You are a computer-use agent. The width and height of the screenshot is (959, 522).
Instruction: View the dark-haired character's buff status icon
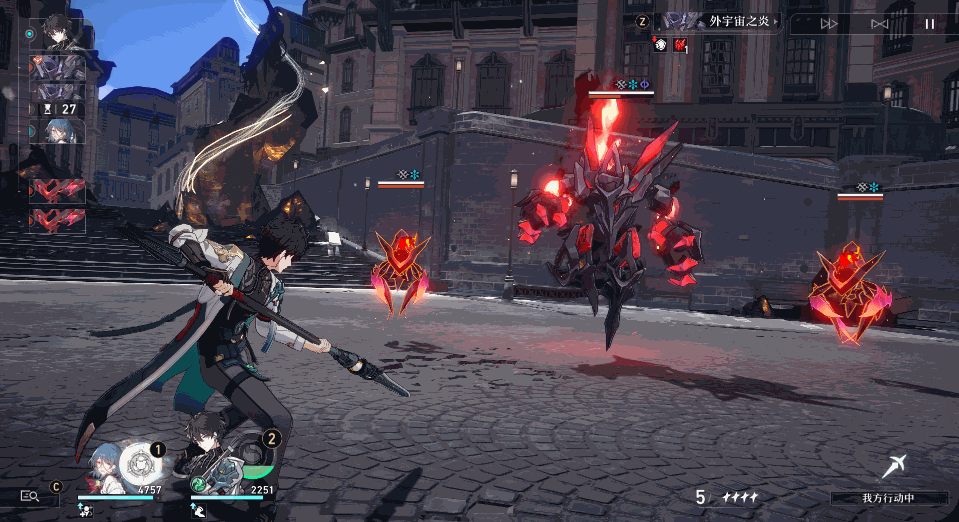pos(198,509)
